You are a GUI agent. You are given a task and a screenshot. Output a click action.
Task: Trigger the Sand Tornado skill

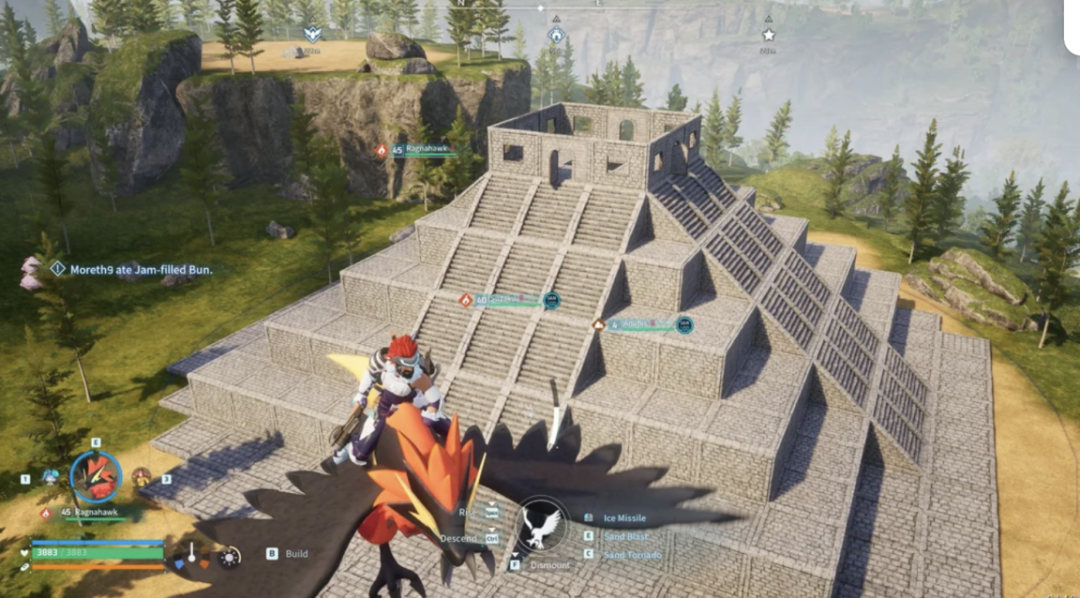[x=631, y=554]
